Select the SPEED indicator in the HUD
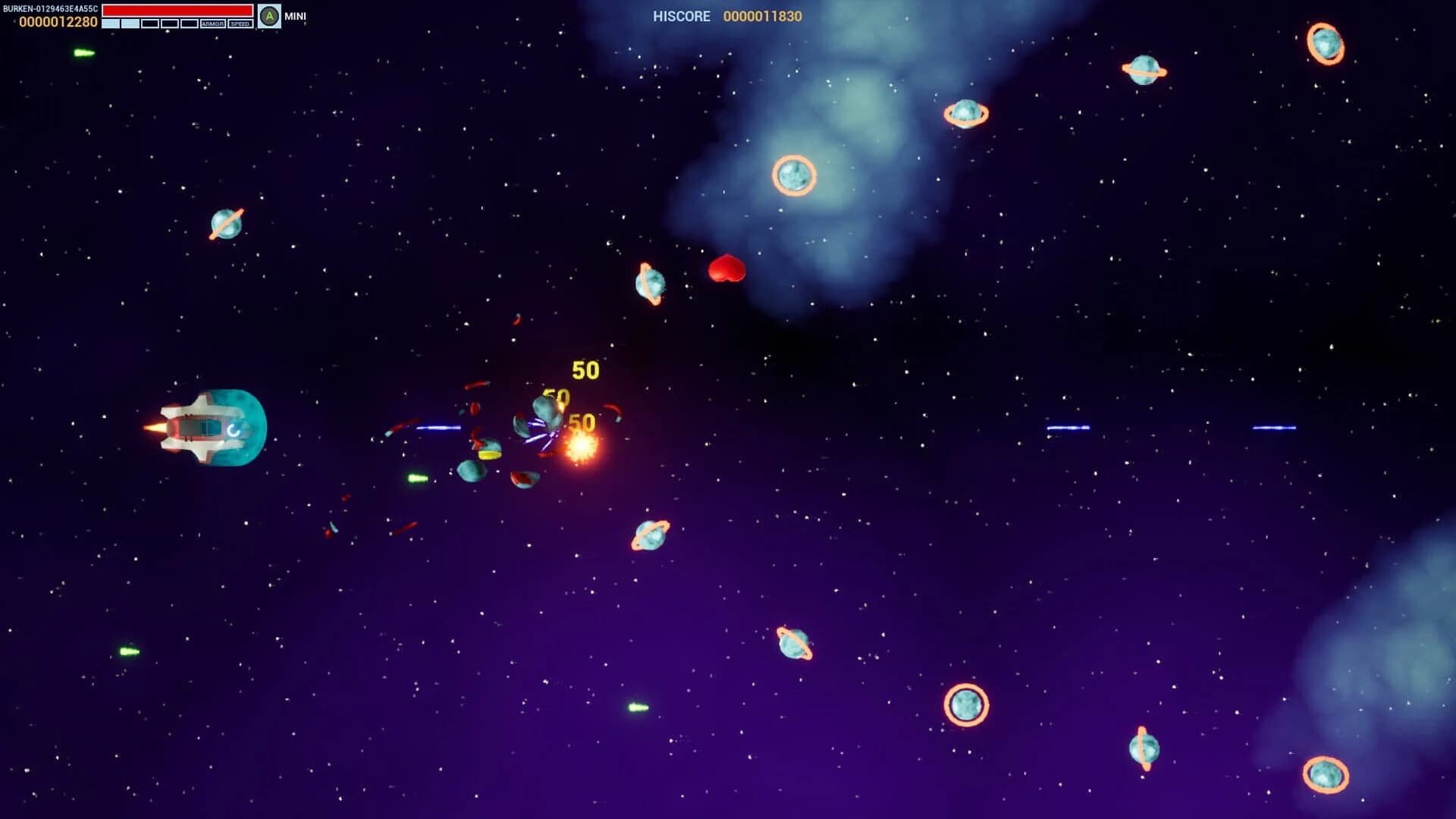Viewport: 1456px width, 819px height. (x=239, y=23)
